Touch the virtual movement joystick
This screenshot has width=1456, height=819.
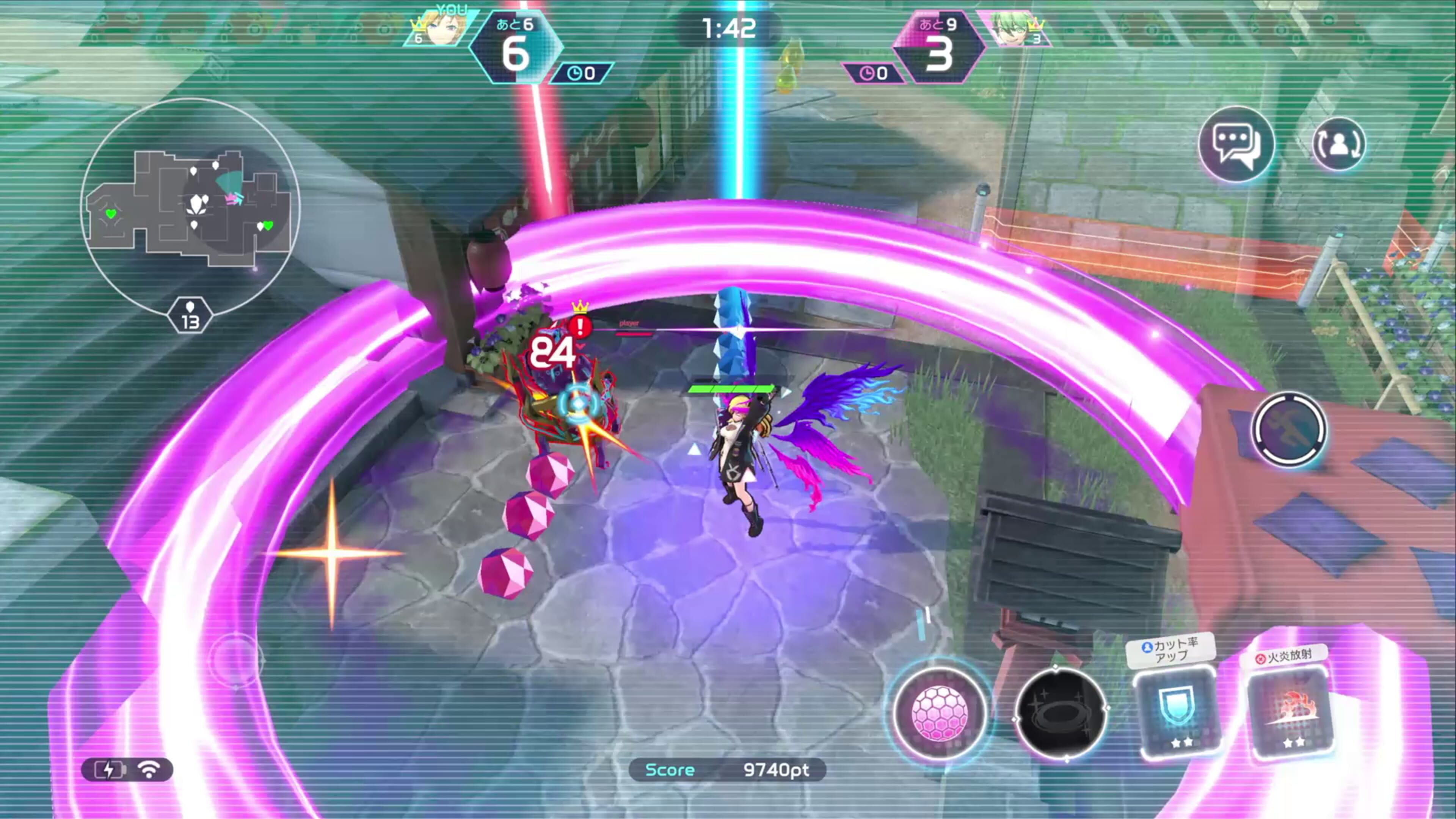[236, 660]
